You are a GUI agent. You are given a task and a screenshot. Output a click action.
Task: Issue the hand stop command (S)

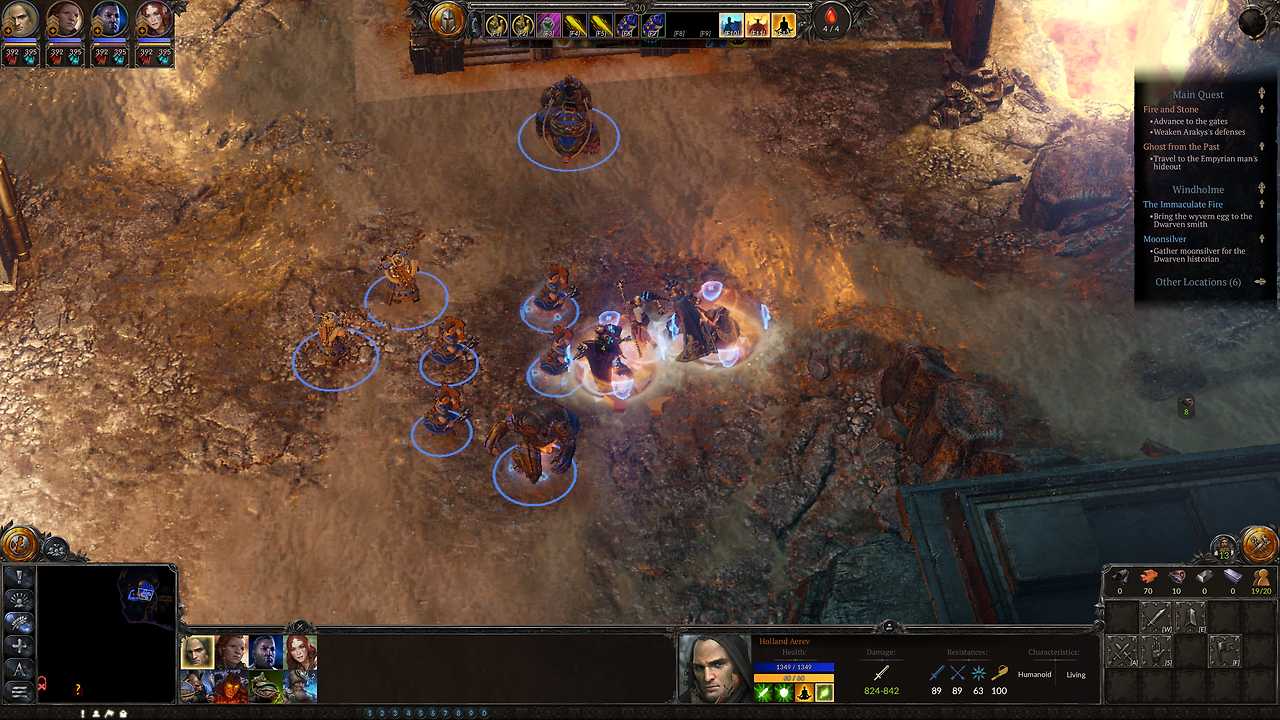pyautogui.click(x=1156, y=652)
